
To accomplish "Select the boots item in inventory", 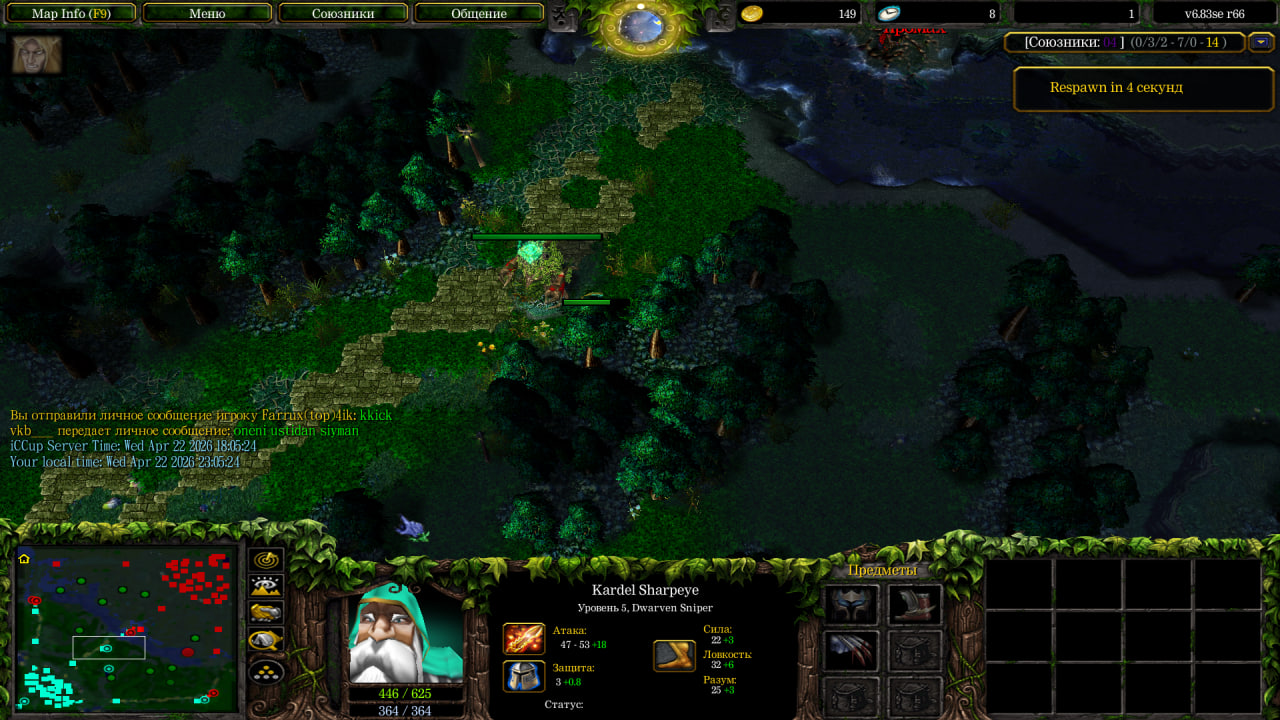I will [x=915, y=605].
